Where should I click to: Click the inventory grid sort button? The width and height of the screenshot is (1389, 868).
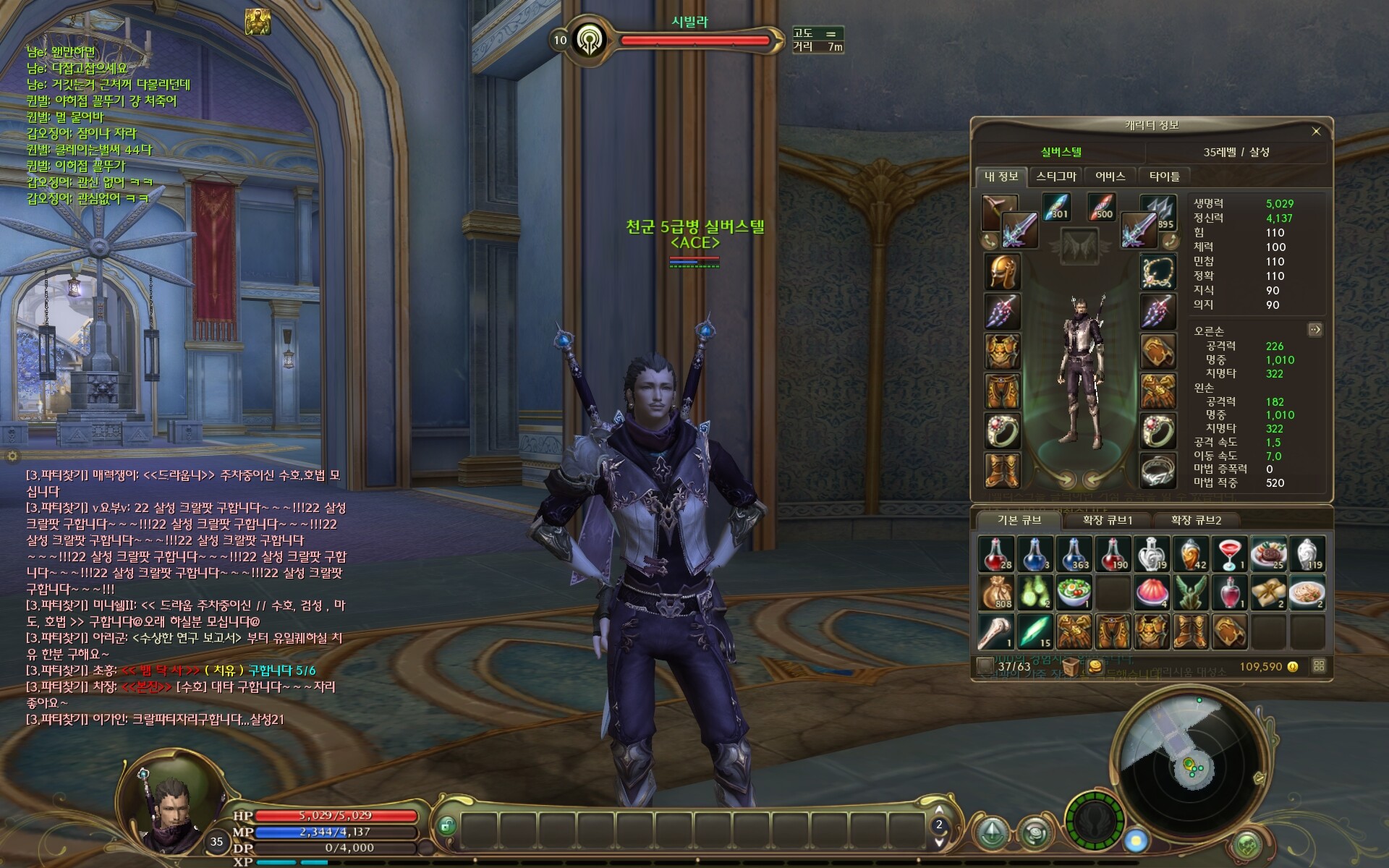click(1319, 666)
